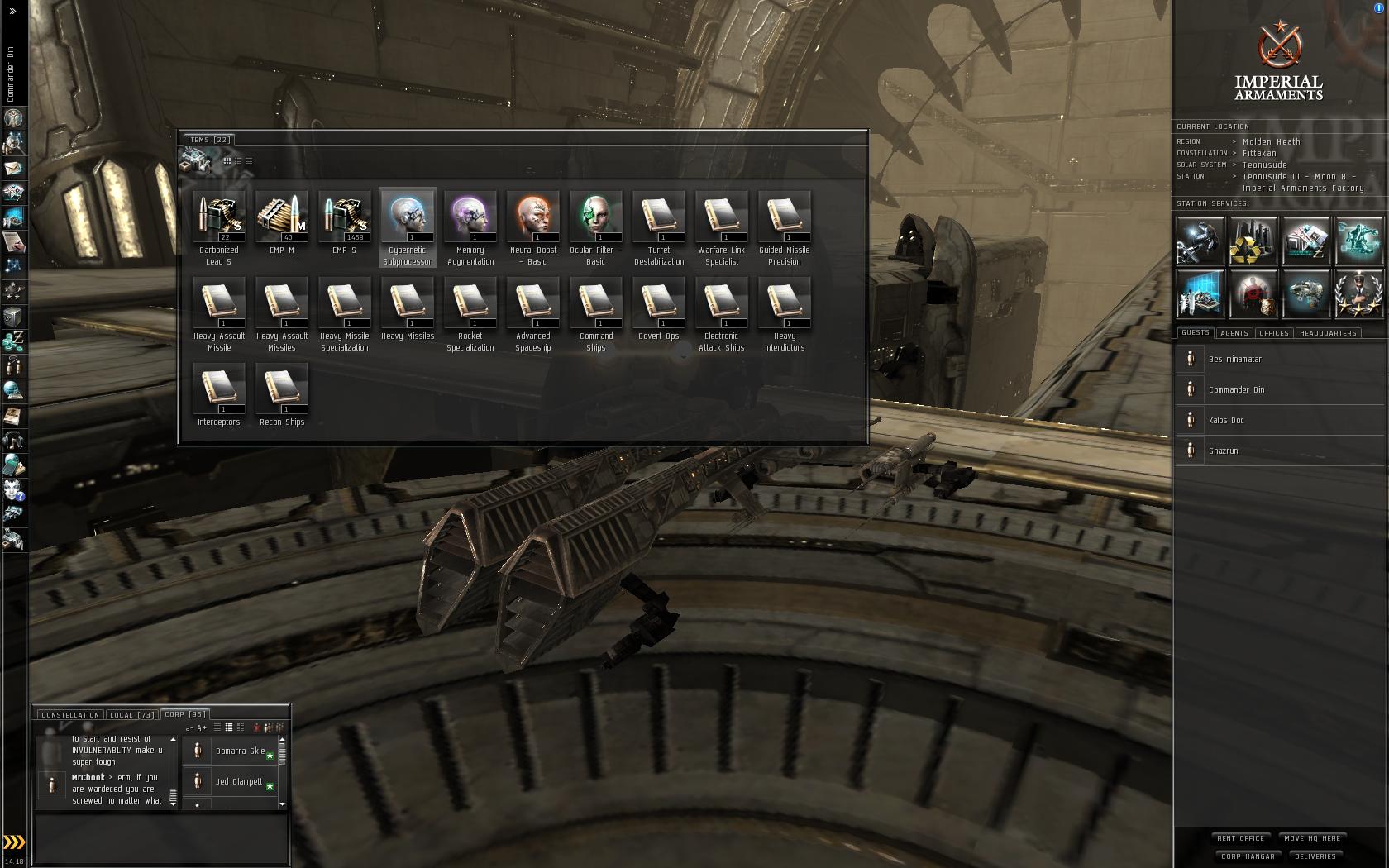This screenshot has height=868, width=1389.
Task: Switch to the Agents tab
Action: tap(1234, 333)
